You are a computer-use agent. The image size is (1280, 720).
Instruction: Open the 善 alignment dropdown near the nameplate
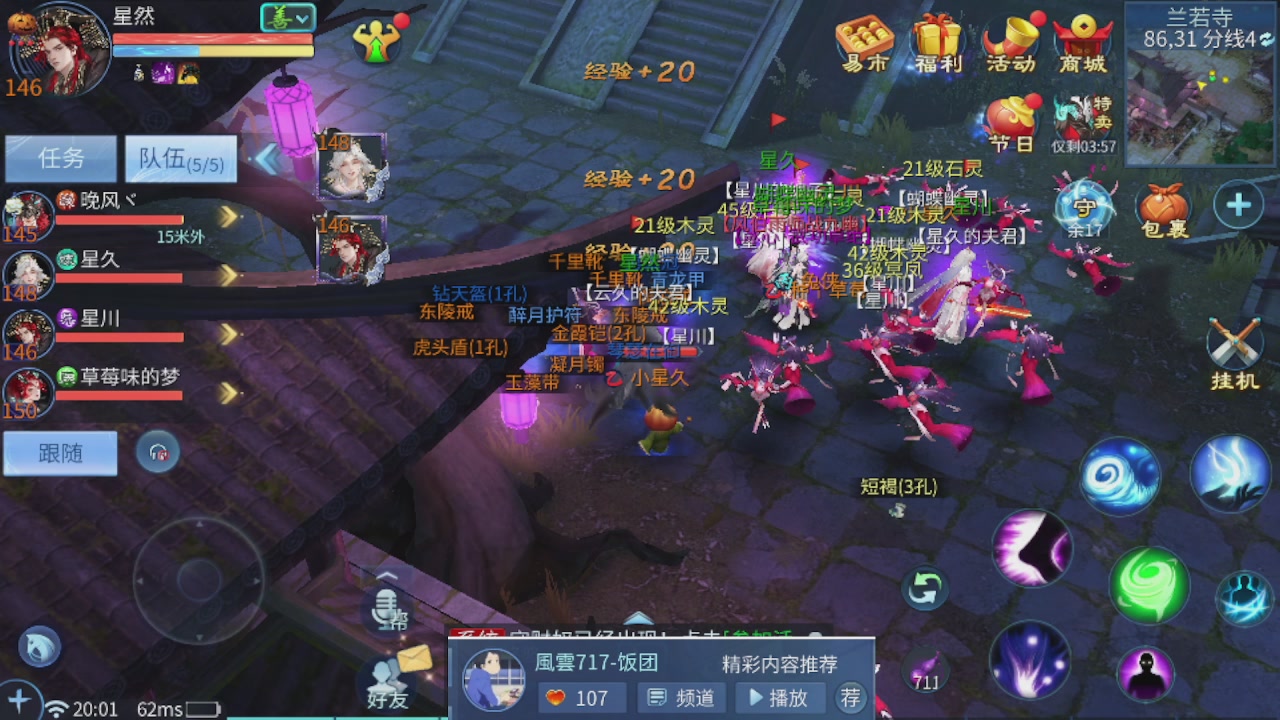(x=287, y=17)
